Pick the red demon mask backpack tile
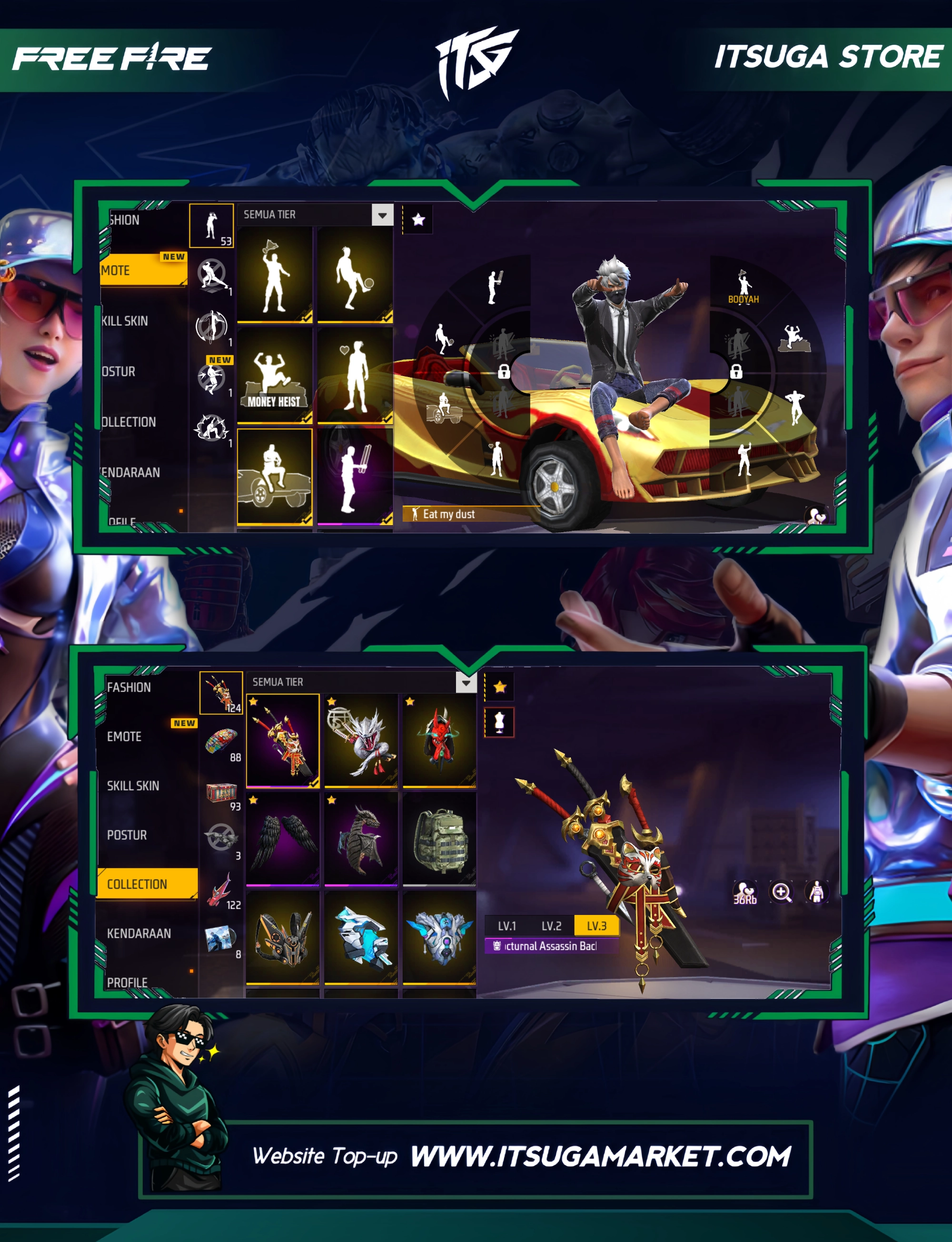The width and height of the screenshot is (952, 1242). [x=439, y=740]
